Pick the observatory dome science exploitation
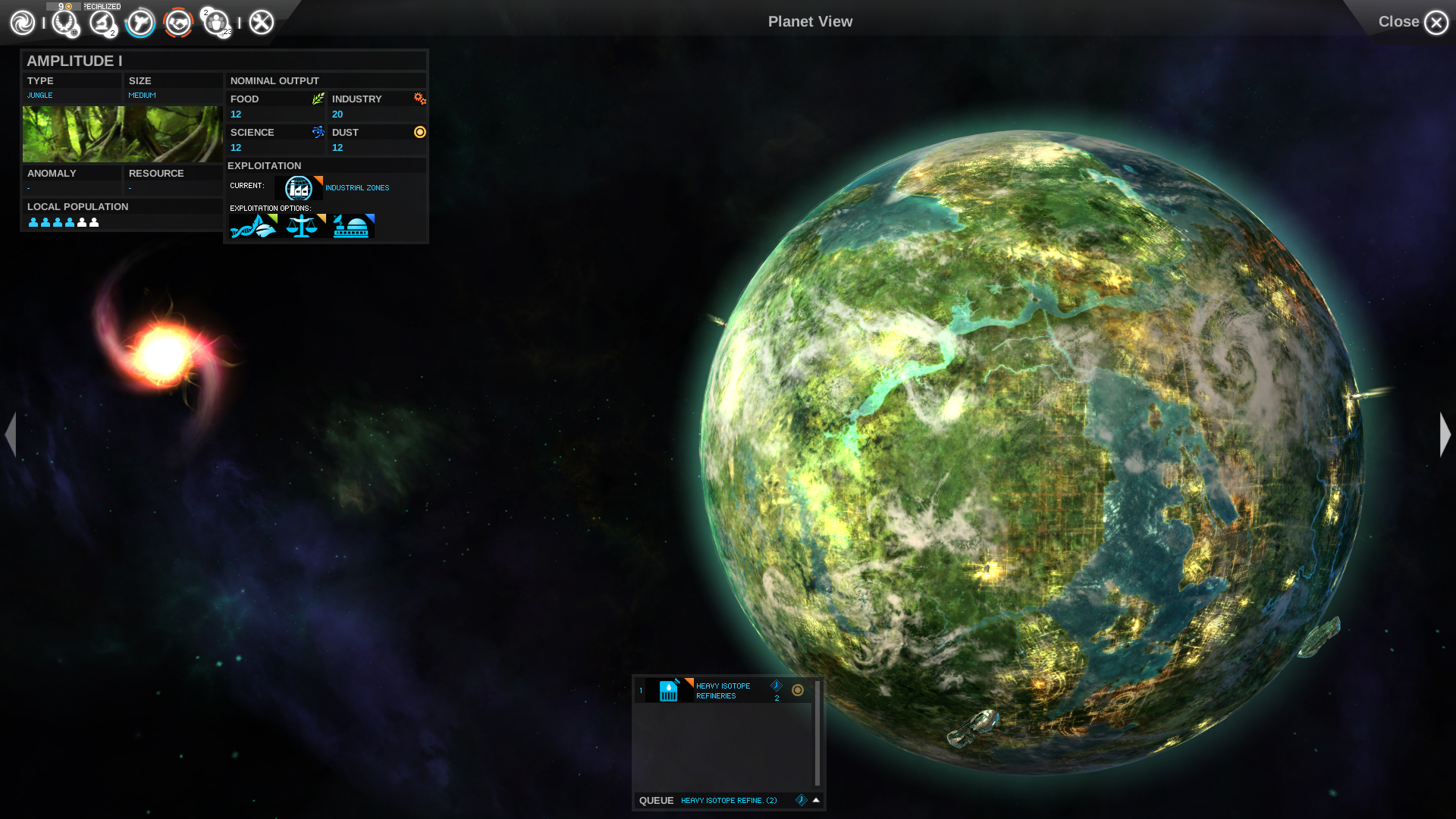Image resolution: width=1456 pixels, height=819 pixels. pos(352,226)
